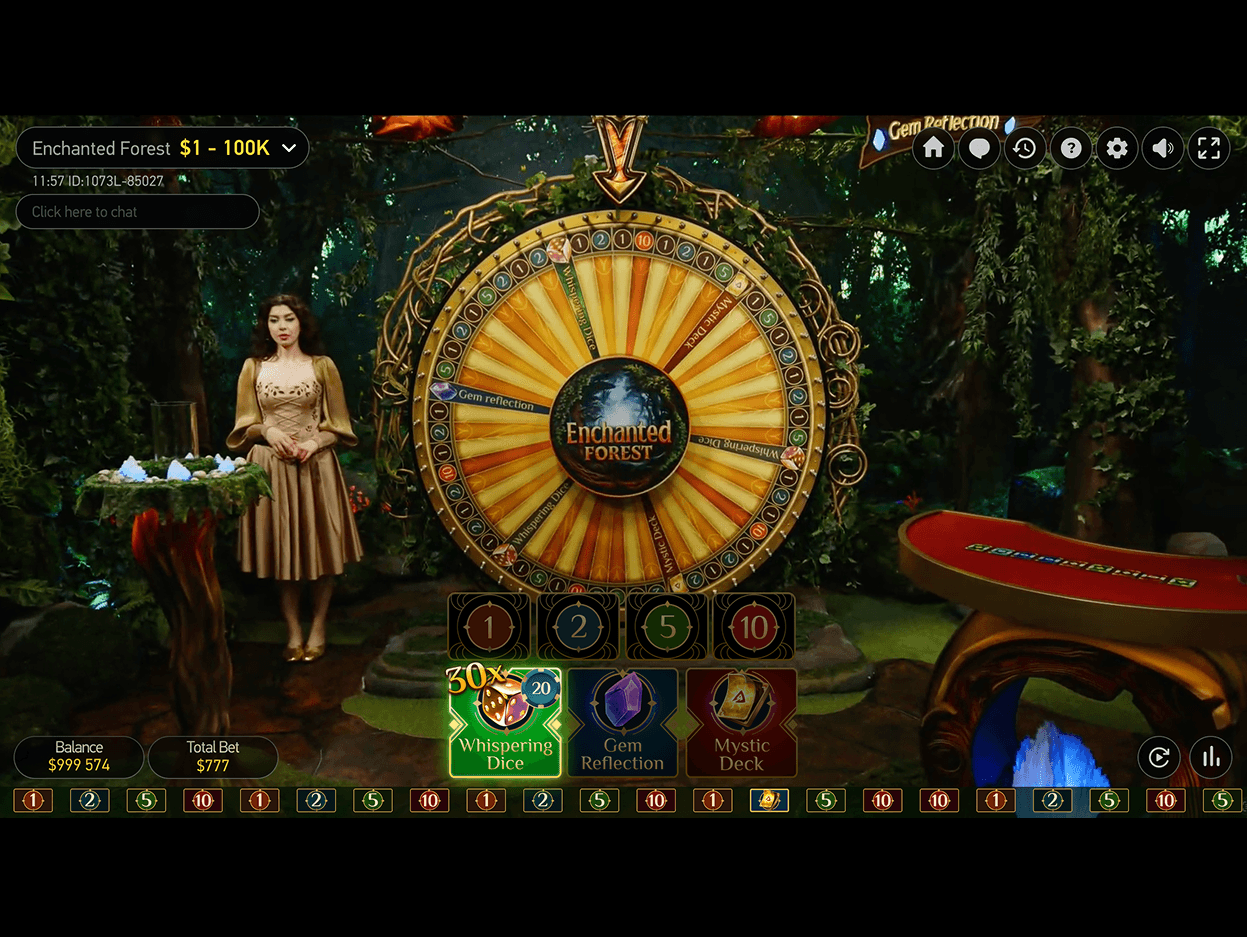This screenshot has height=937, width=1247.
Task: Bet on Whispering Dice bonus
Action: pos(505,723)
